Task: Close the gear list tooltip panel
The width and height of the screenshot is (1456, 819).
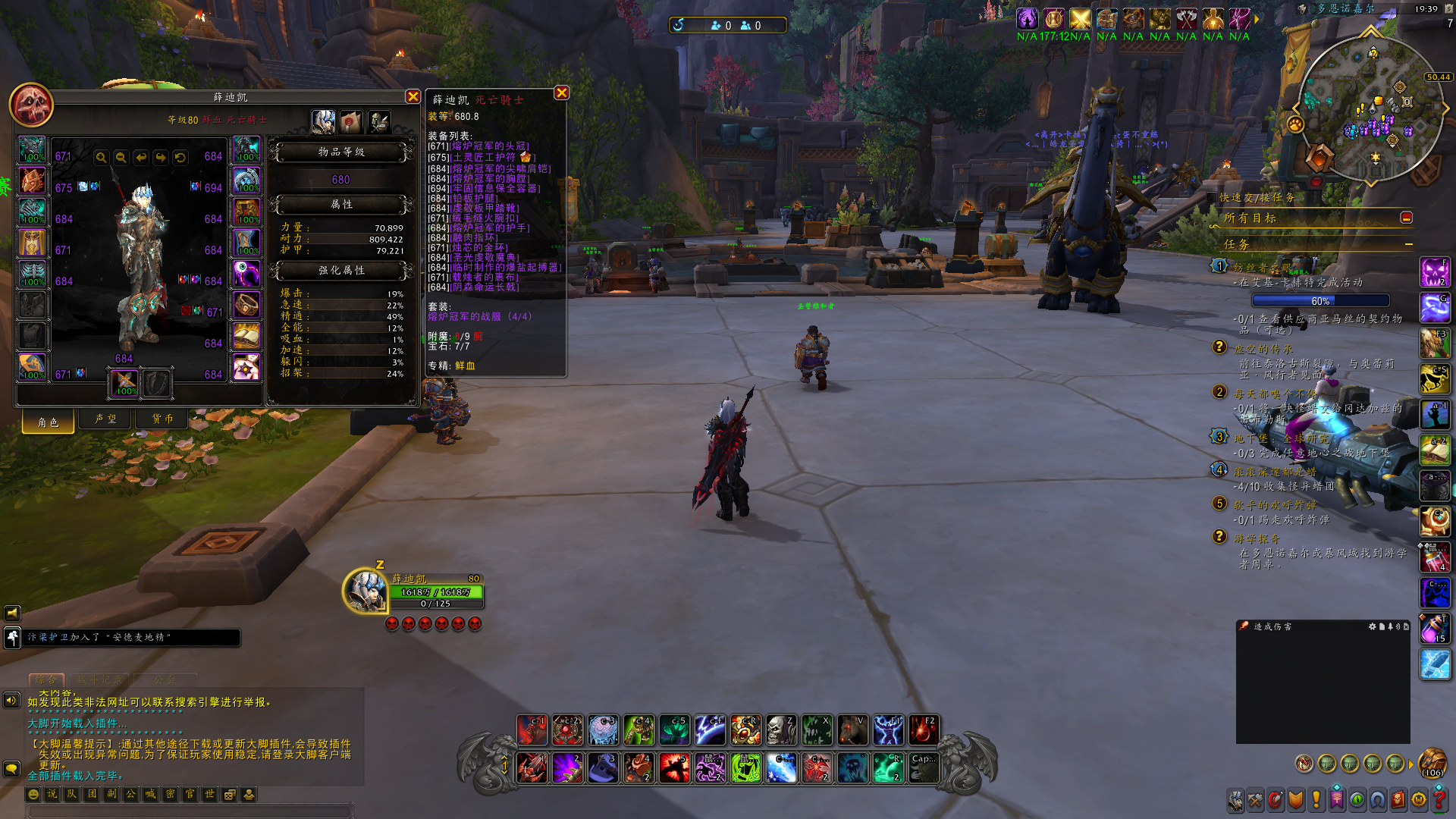Action: tap(561, 93)
